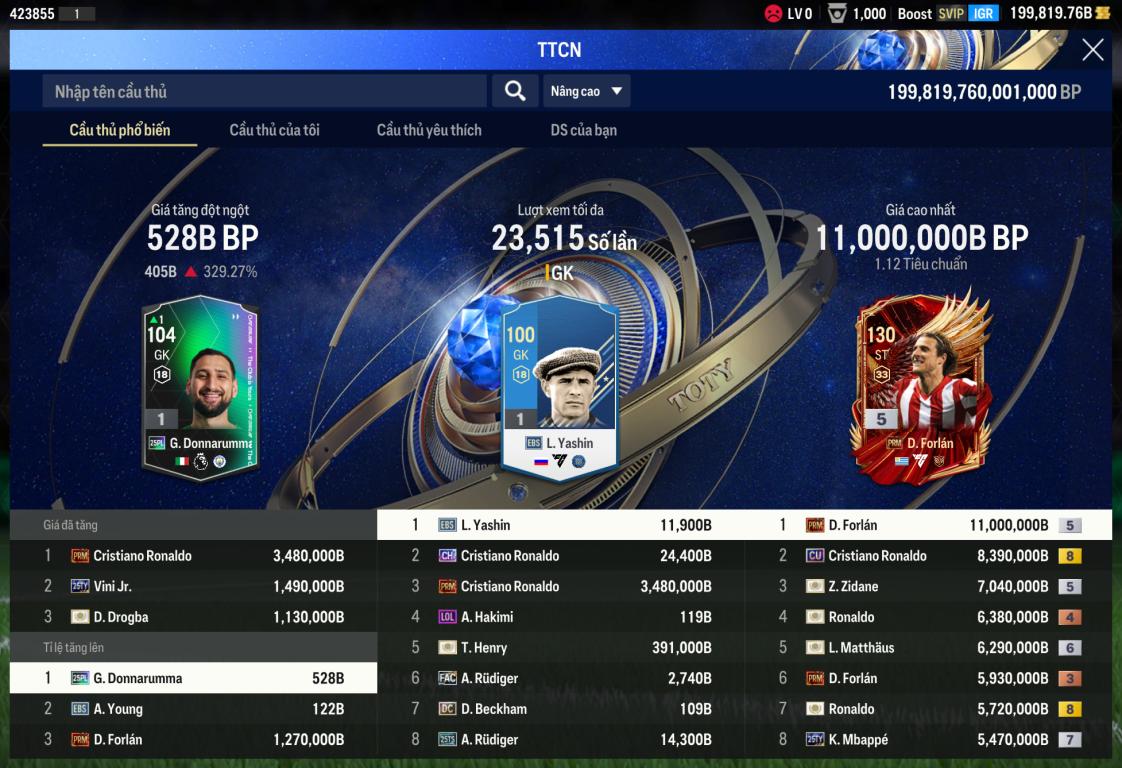Select the G. Donnarumma player card
1122x768 pixels.
[x=201, y=387]
